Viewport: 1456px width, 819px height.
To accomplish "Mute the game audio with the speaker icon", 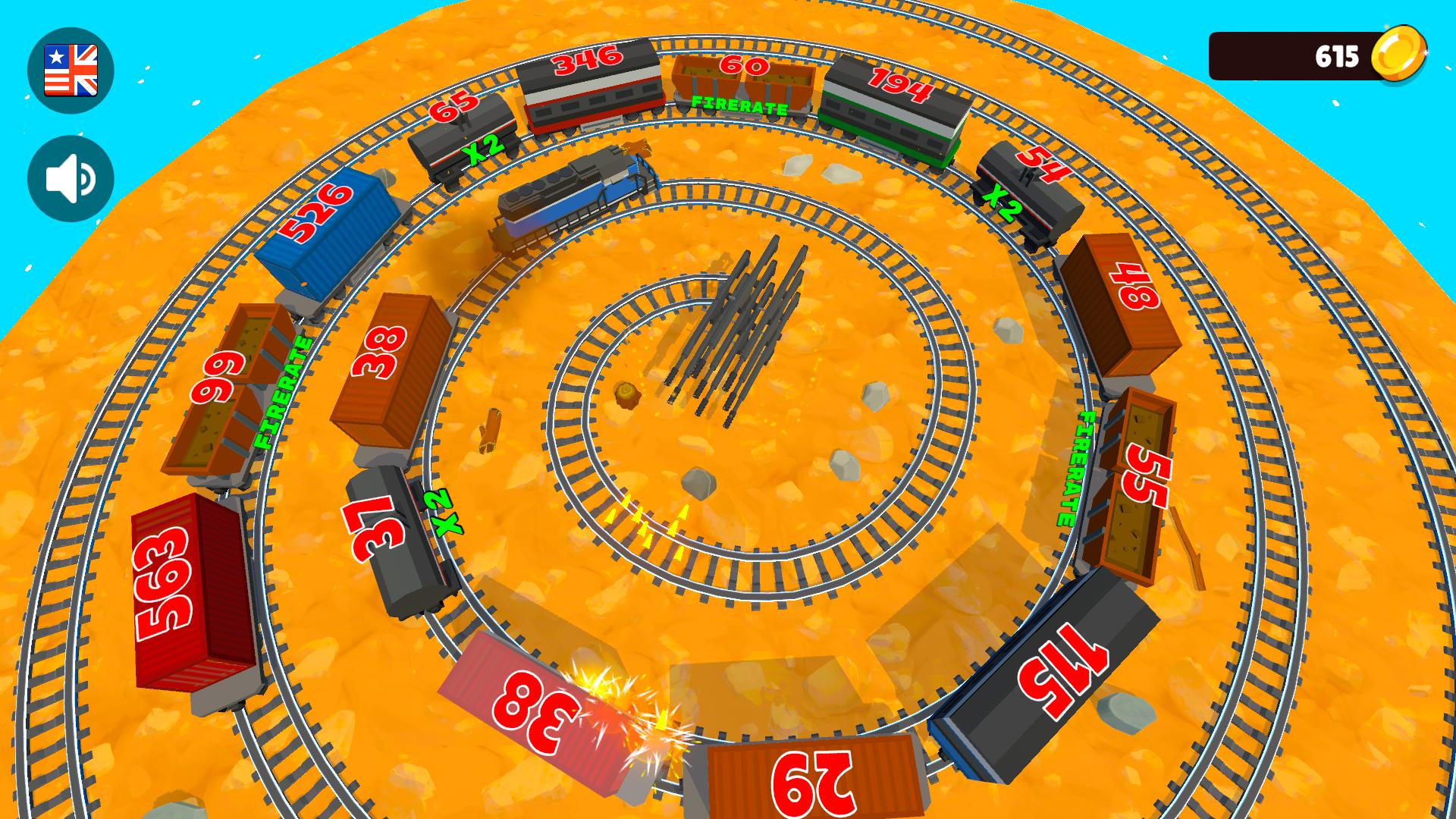I will (x=71, y=177).
